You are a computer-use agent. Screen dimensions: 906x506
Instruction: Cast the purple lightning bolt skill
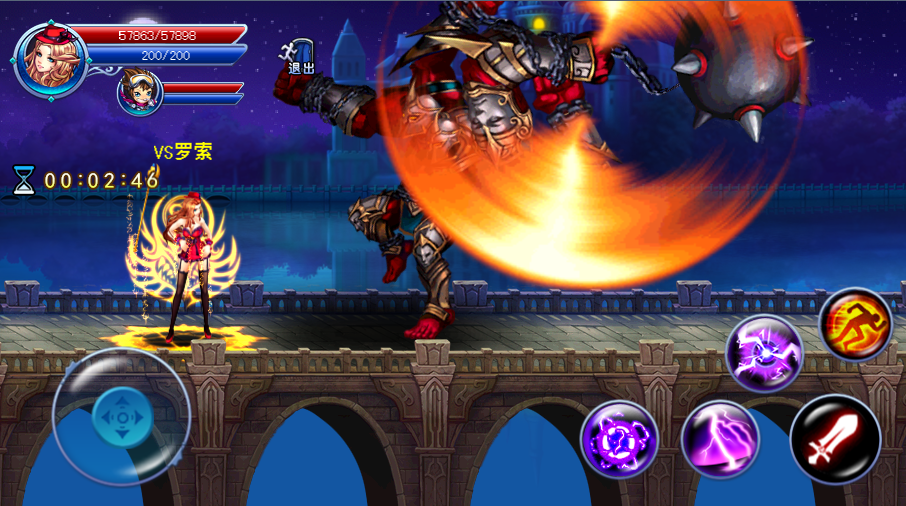coord(720,439)
